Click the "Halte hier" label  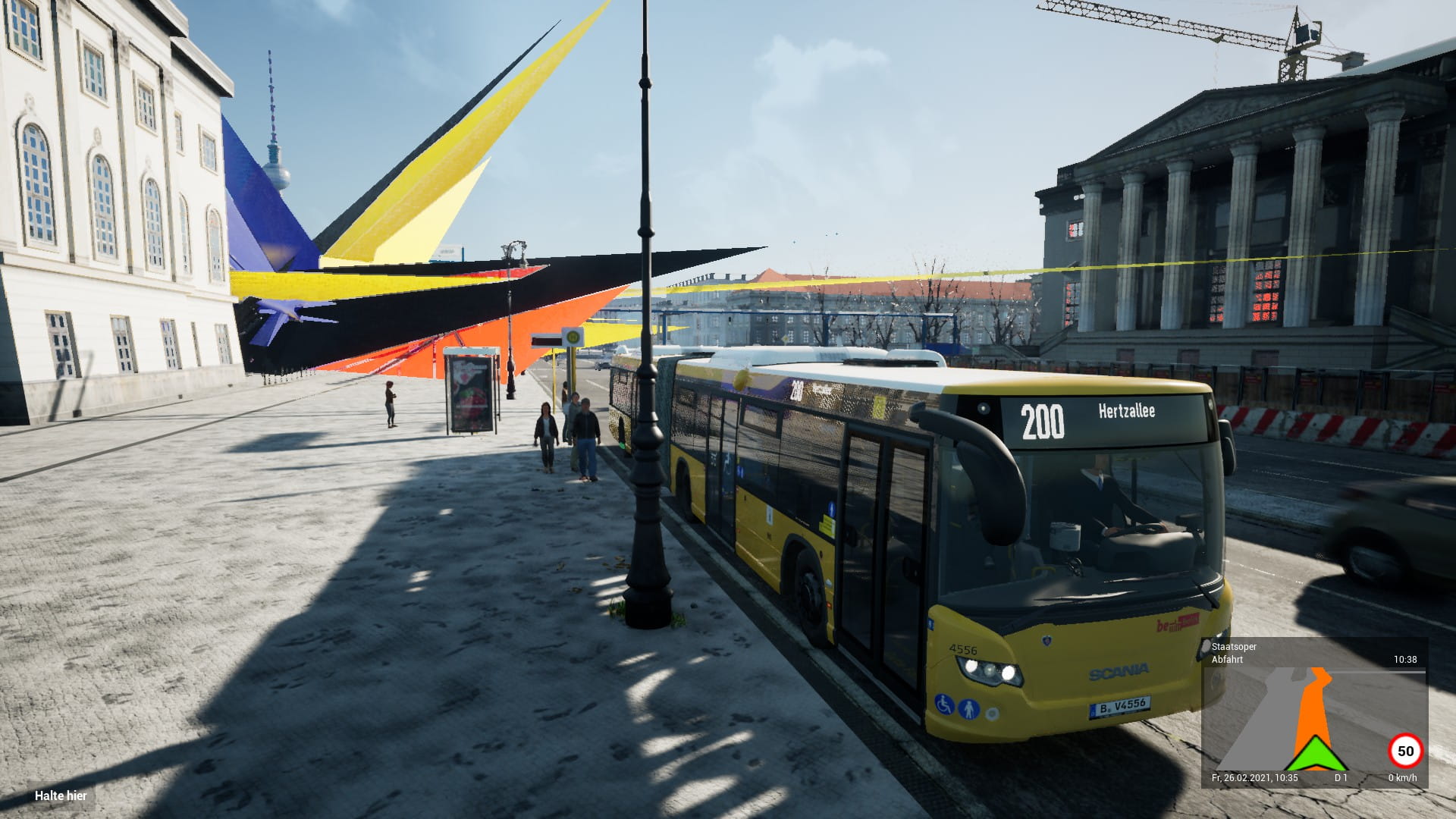(x=61, y=796)
